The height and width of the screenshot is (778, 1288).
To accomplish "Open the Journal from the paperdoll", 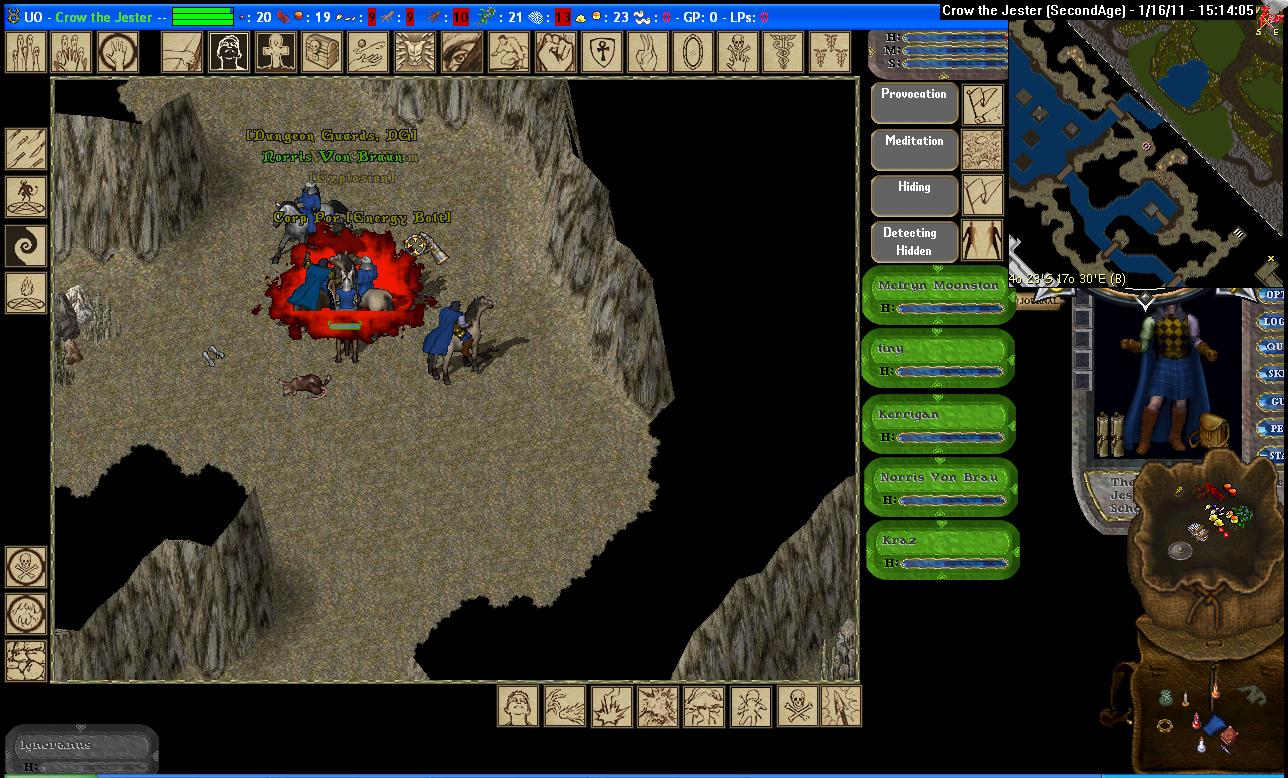I will click(x=1041, y=300).
